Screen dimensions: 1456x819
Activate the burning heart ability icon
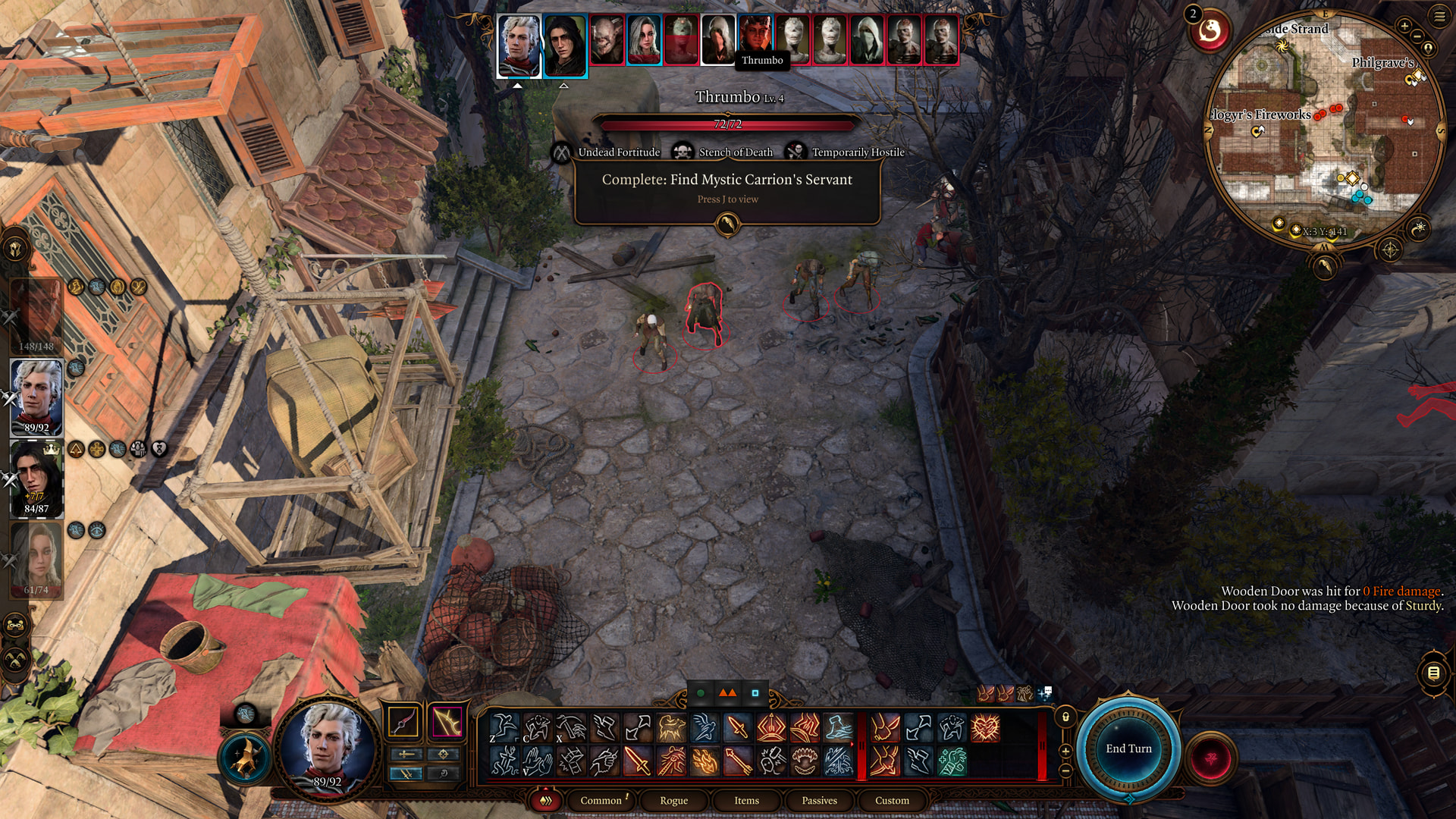(x=985, y=728)
